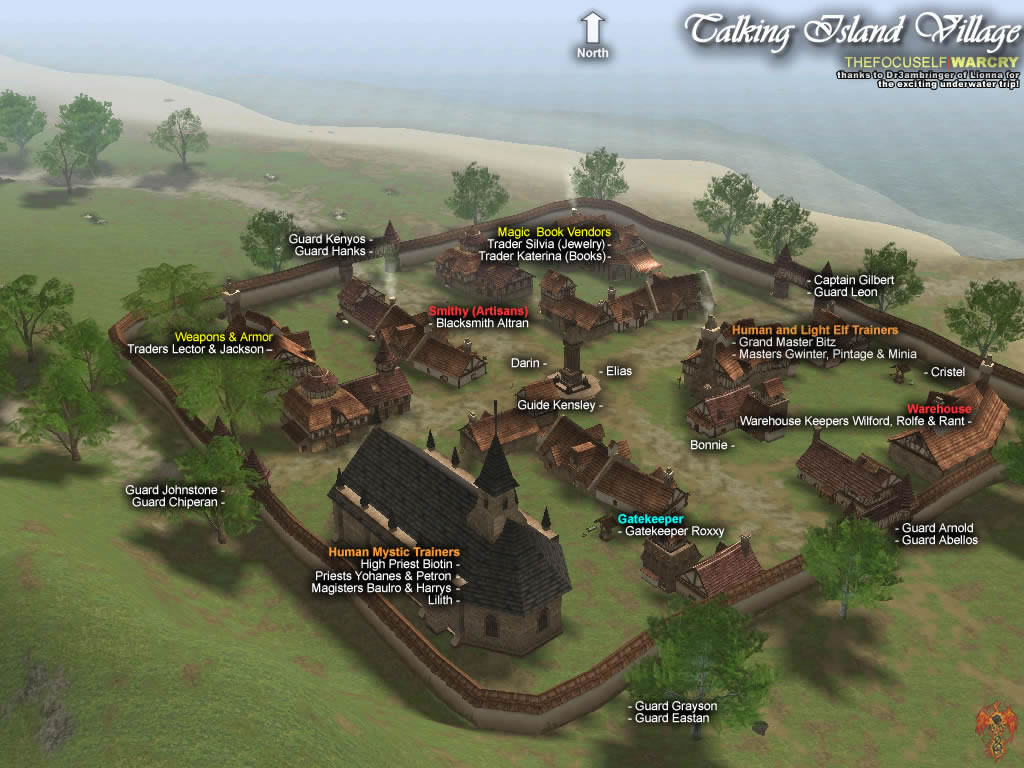
Task: Select the red Warehouse map label
Action: pyautogui.click(x=939, y=409)
